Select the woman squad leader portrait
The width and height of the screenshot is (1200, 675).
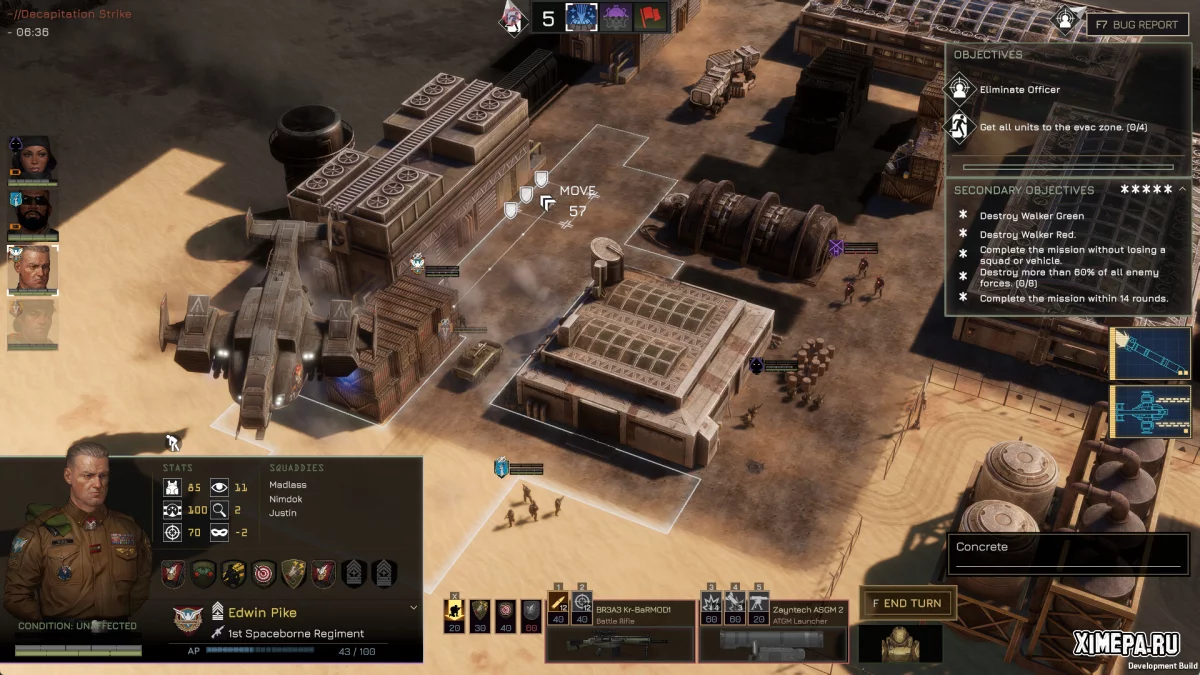pos(33,160)
